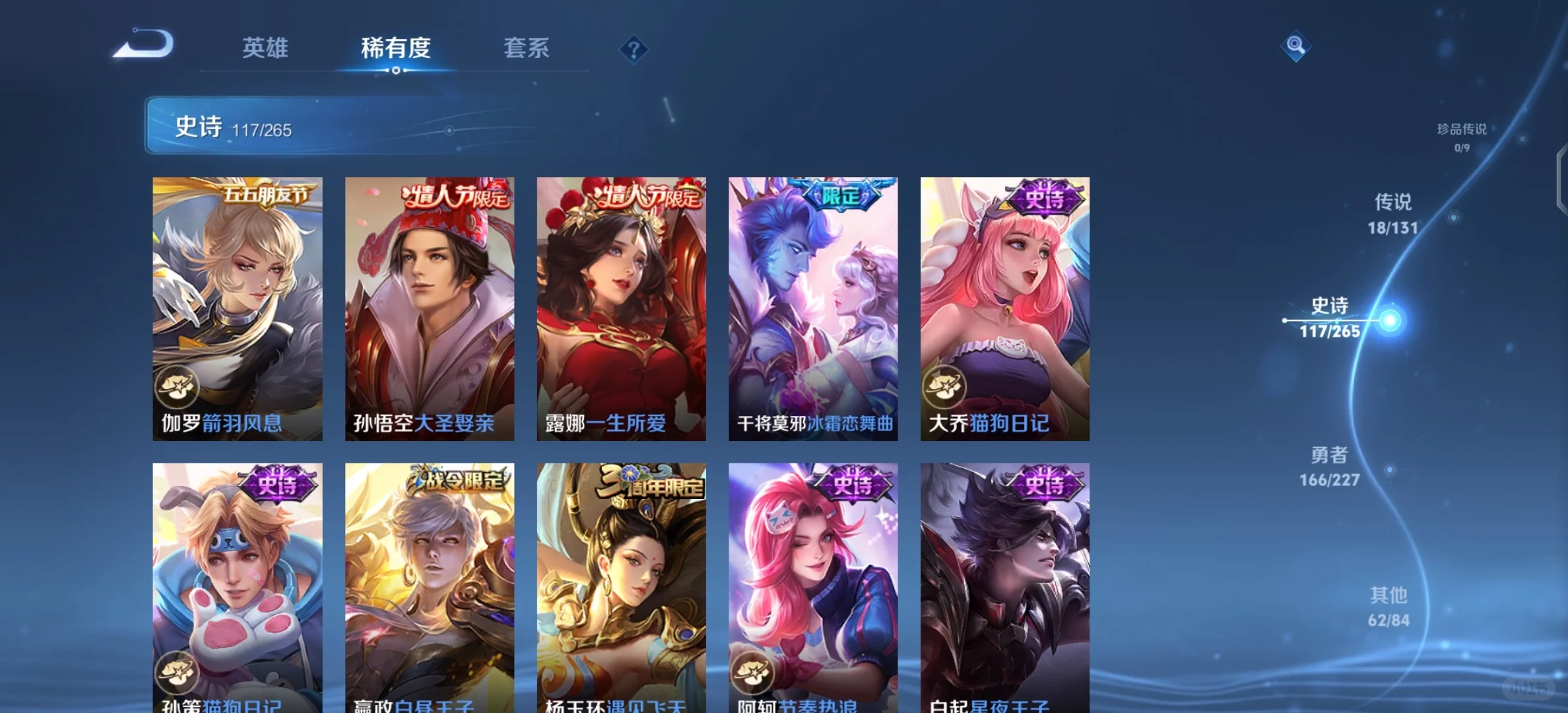Choose the 孙悟空 大圣娶亲 skin card
Viewport: 1568px width, 713px height.
(430, 308)
